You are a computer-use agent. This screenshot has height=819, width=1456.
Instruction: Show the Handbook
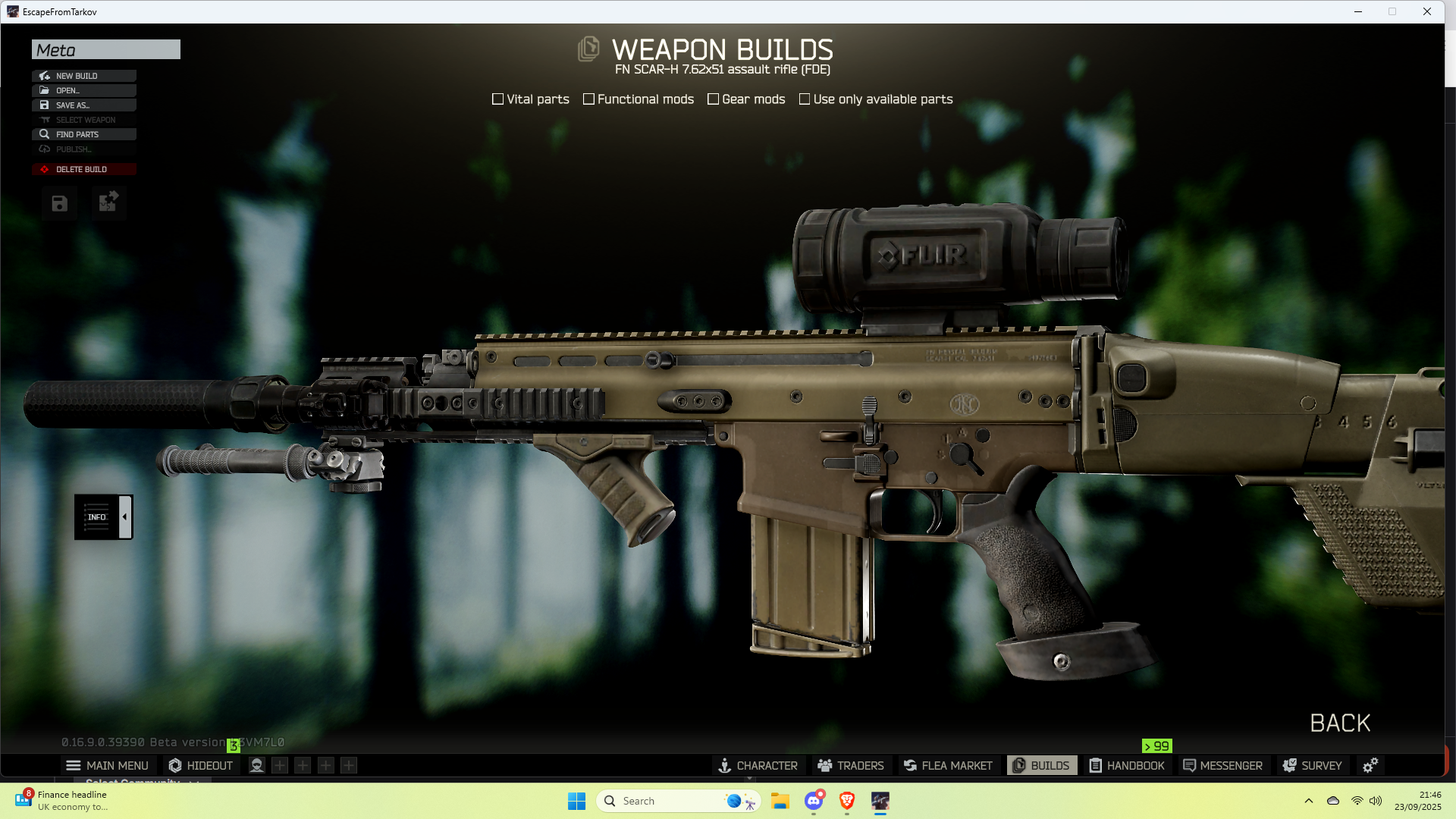tap(1127, 766)
